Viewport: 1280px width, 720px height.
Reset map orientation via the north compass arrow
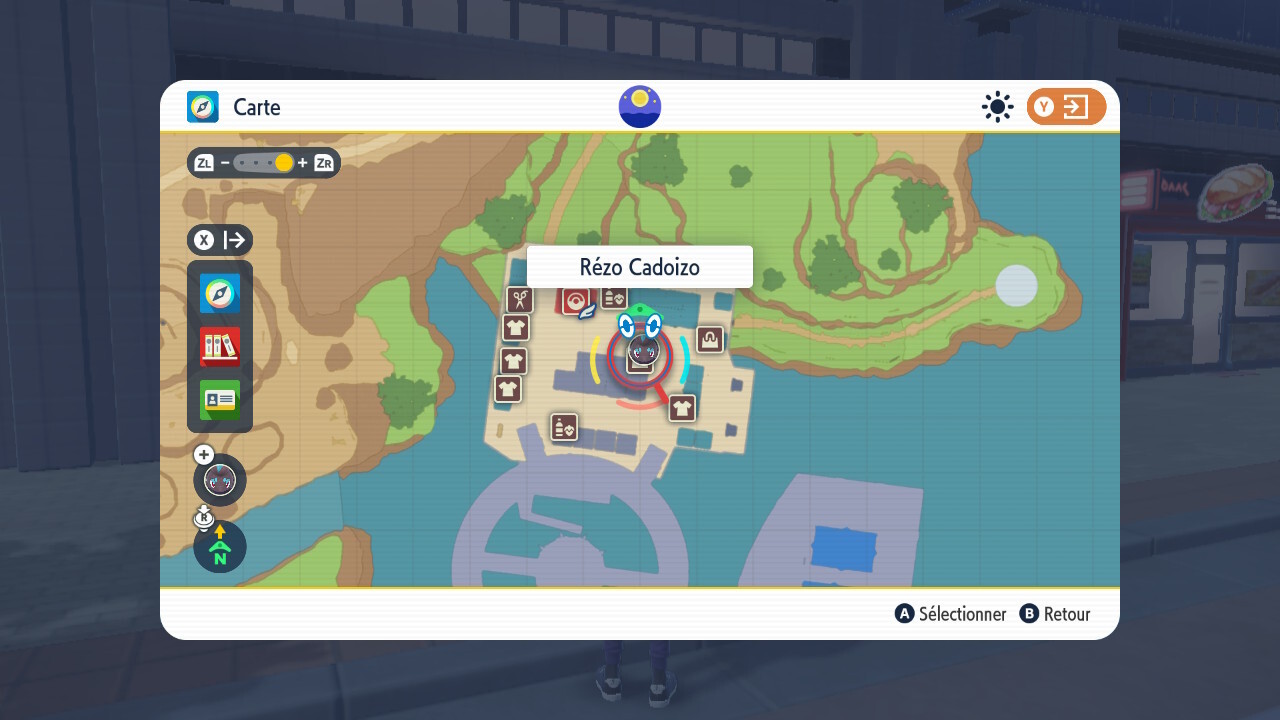219,547
